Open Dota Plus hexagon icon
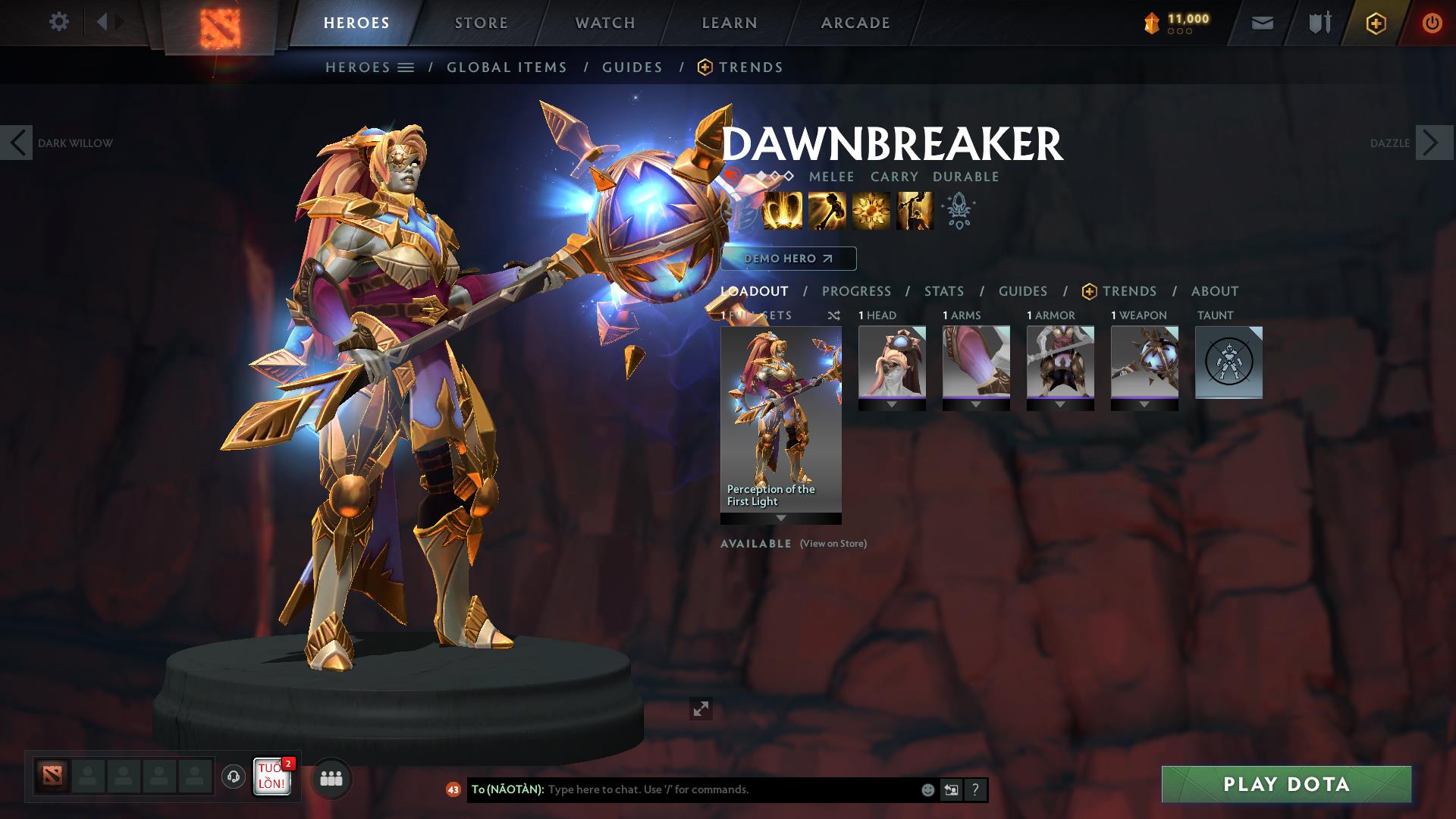Screen dimensions: 1456x819 click(x=1375, y=22)
